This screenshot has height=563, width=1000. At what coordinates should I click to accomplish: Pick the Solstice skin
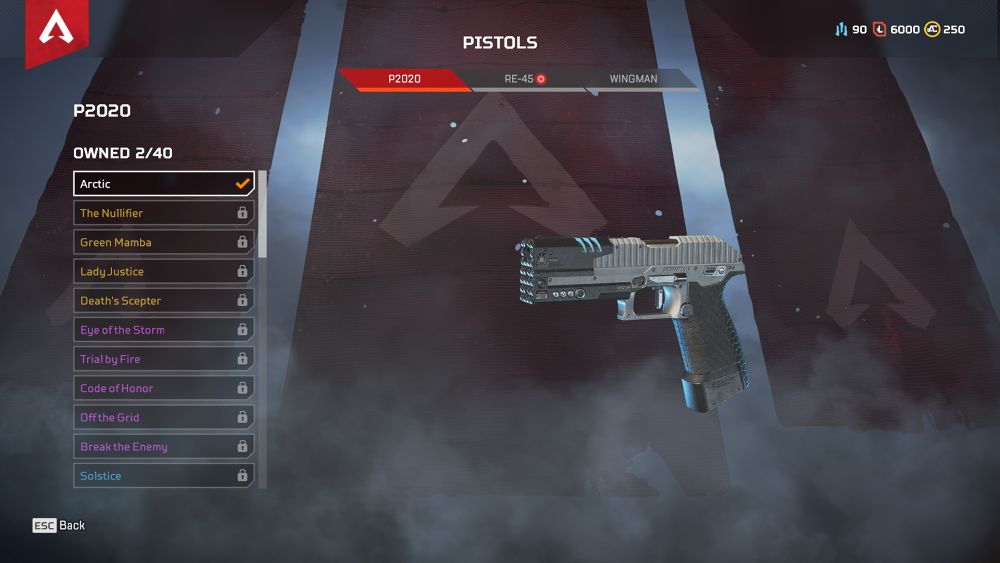click(164, 476)
